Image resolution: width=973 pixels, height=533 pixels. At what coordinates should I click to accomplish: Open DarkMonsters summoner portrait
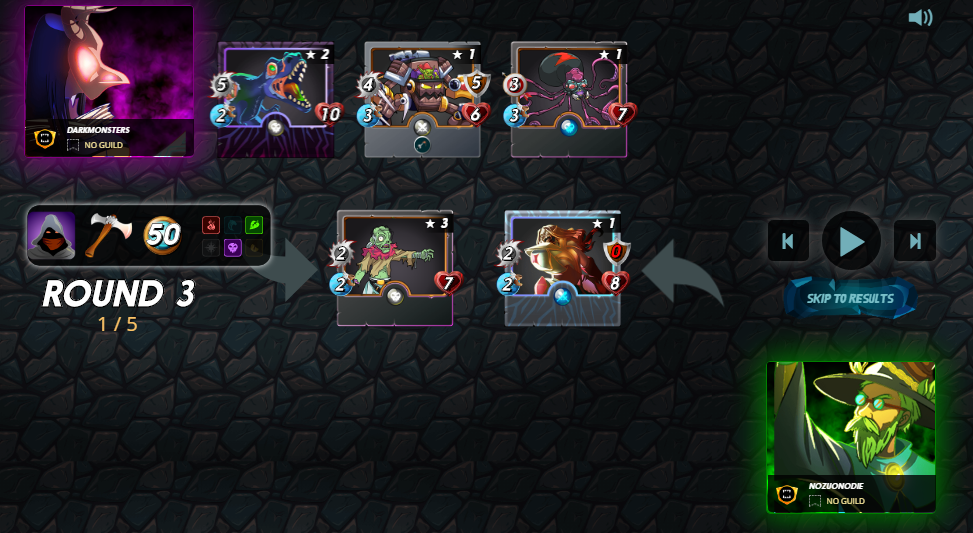(109, 80)
